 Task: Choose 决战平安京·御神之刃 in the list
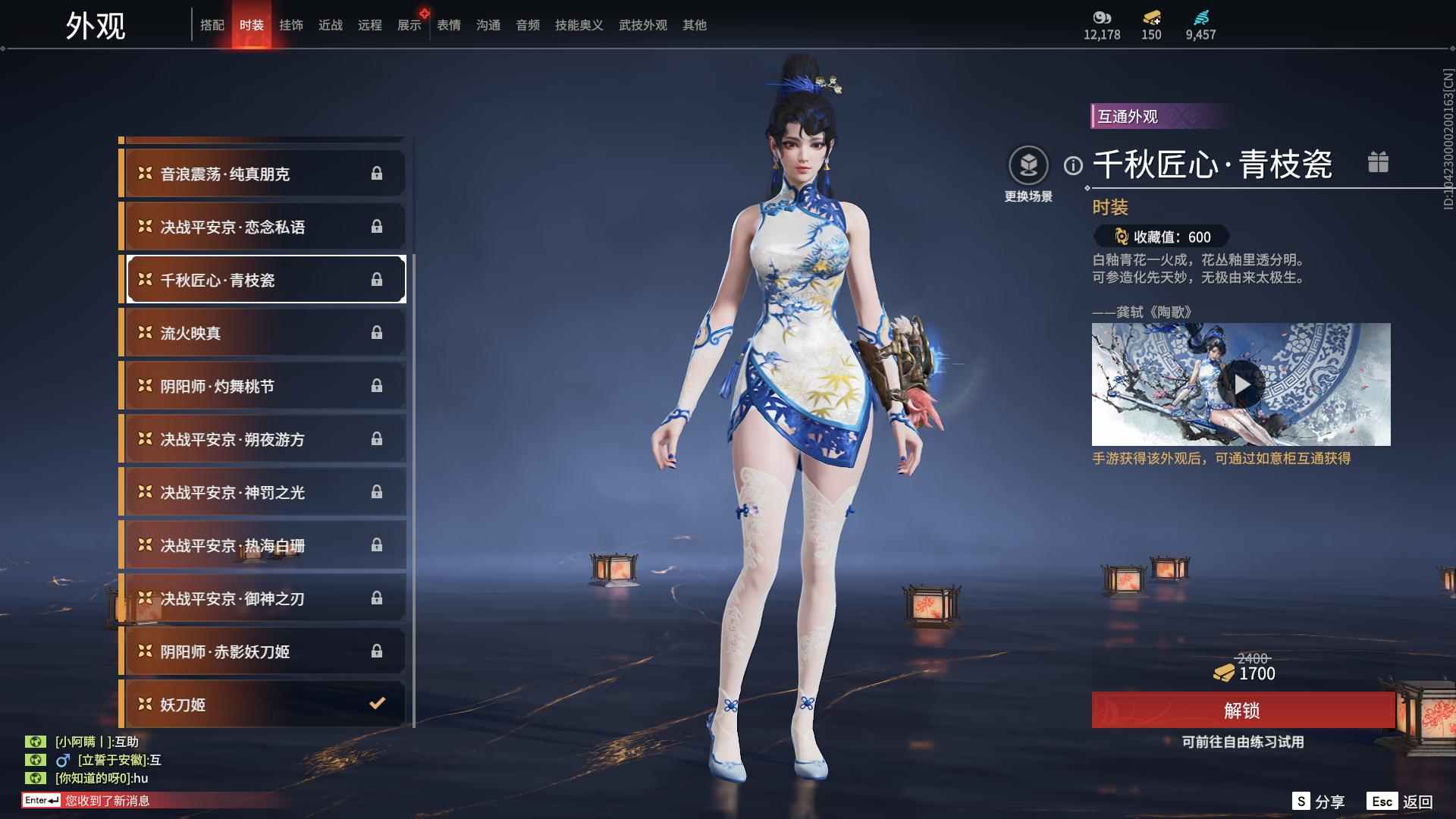(262, 598)
